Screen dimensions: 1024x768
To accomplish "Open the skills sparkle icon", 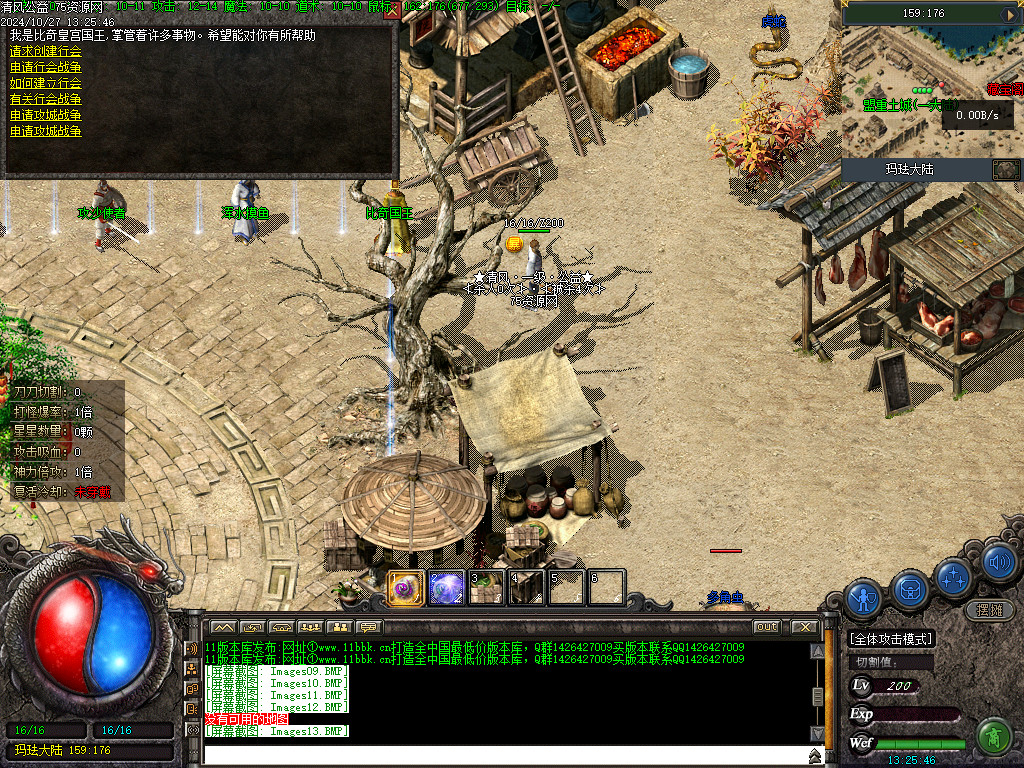I will (x=954, y=577).
